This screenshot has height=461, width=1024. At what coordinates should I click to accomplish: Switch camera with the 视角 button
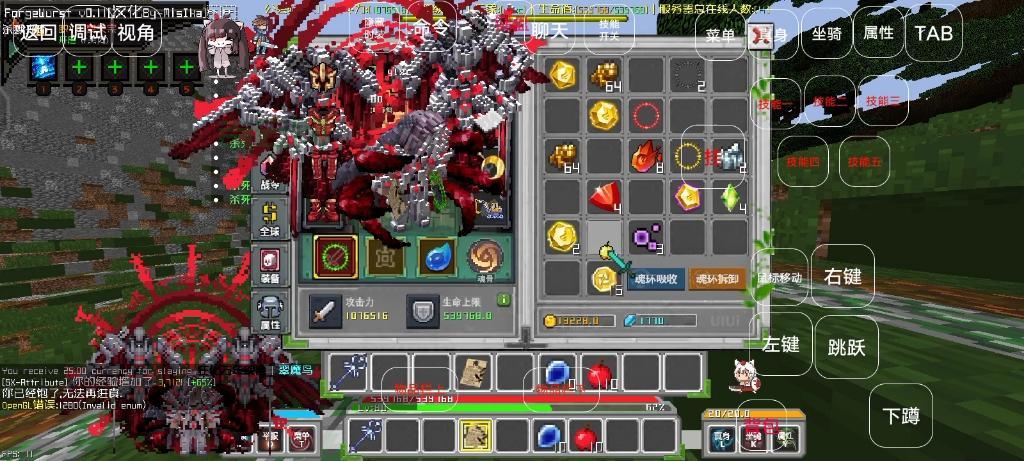[x=136, y=32]
